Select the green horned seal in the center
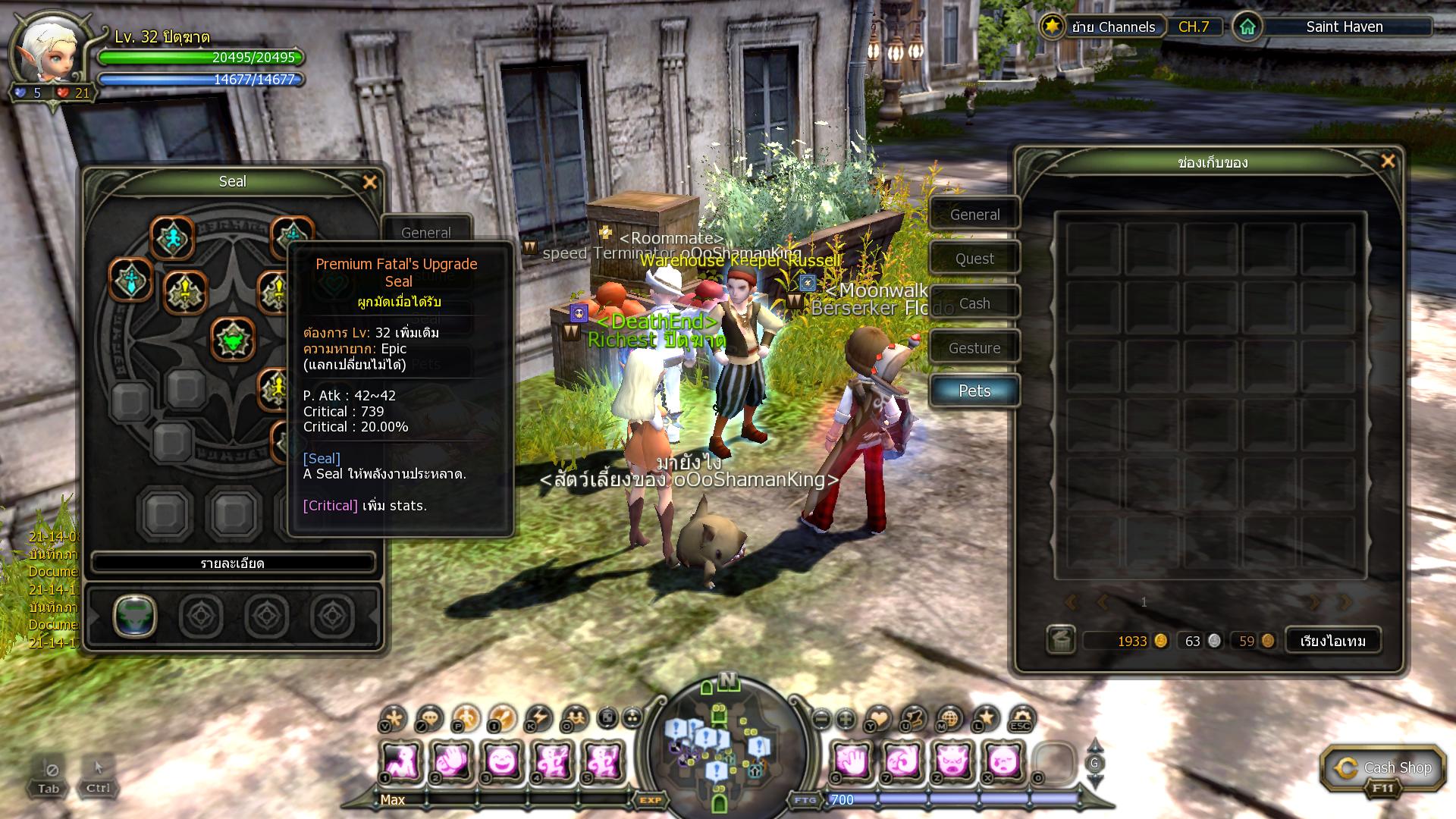The height and width of the screenshot is (819, 1456). pos(233,339)
